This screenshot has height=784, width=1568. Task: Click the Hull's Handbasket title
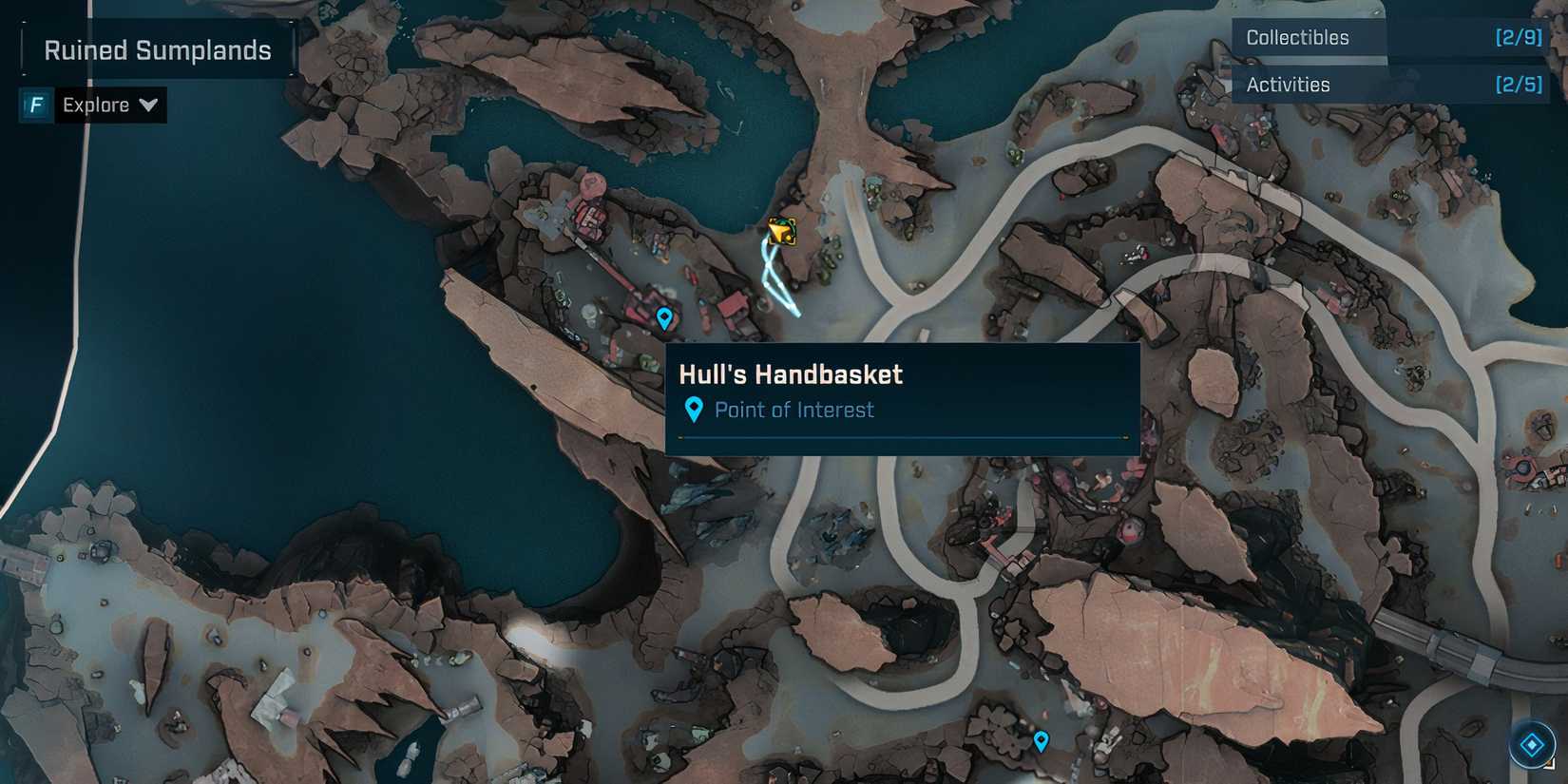(792, 374)
